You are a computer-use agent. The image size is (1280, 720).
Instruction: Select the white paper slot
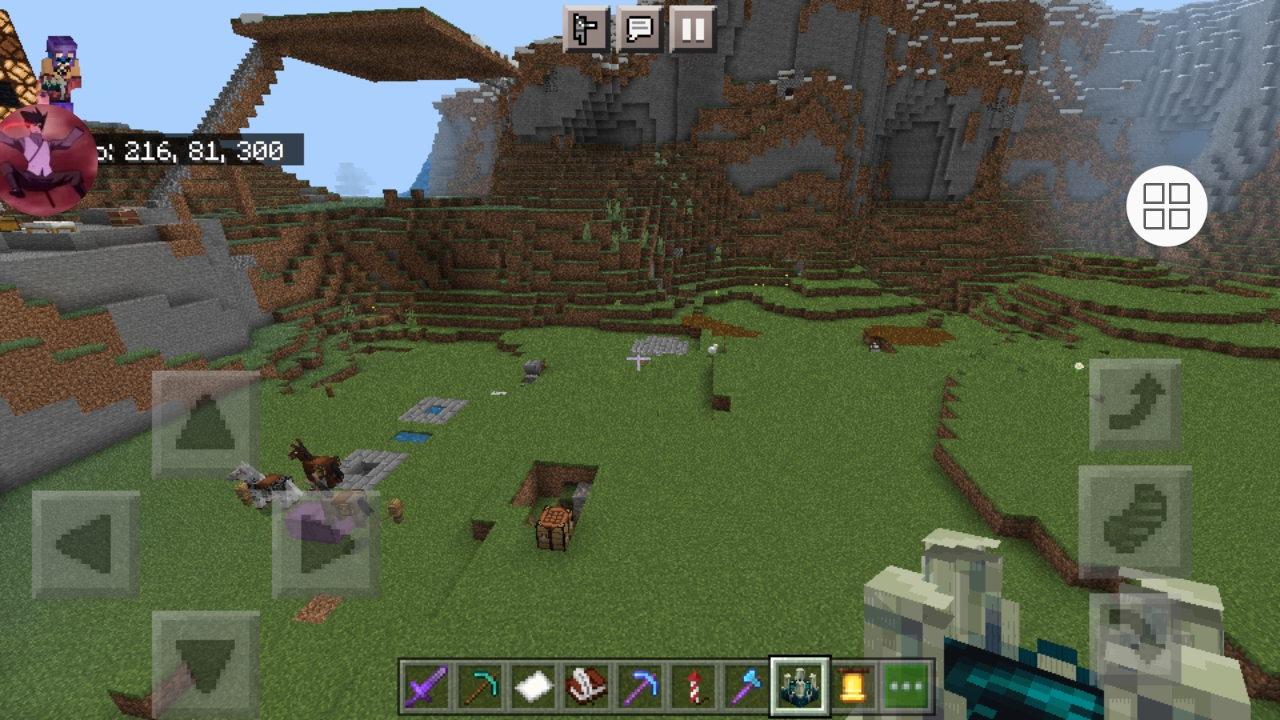tap(533, 687)
